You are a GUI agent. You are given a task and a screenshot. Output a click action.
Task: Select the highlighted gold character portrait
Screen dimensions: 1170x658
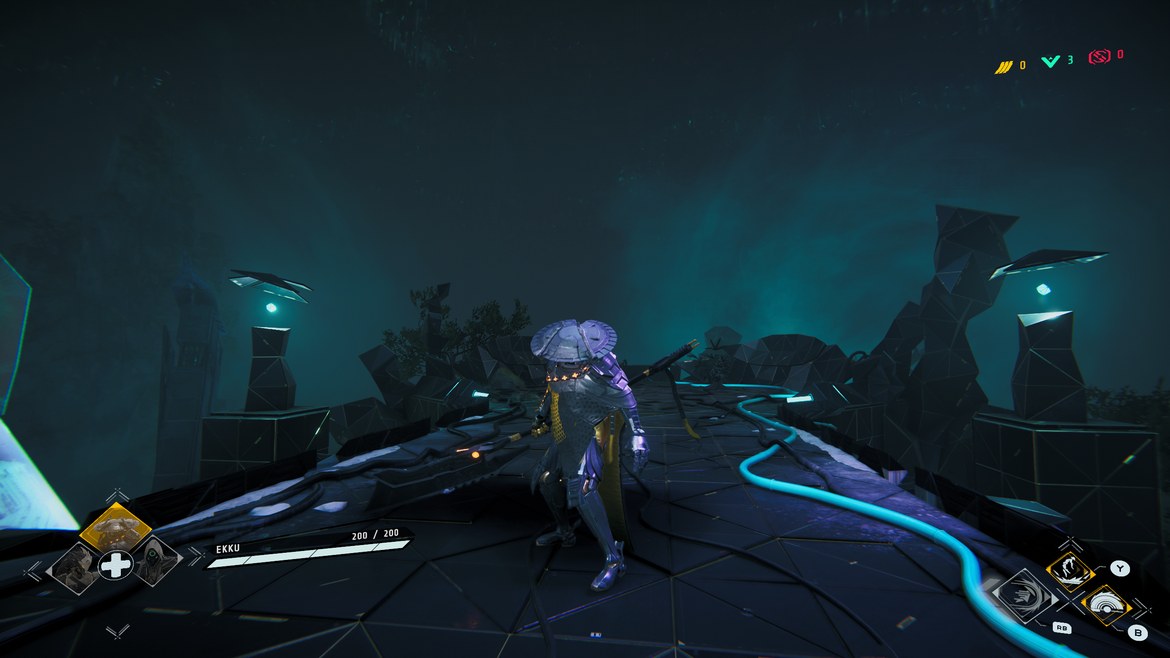pyautogui.click(x=115, y=524)
